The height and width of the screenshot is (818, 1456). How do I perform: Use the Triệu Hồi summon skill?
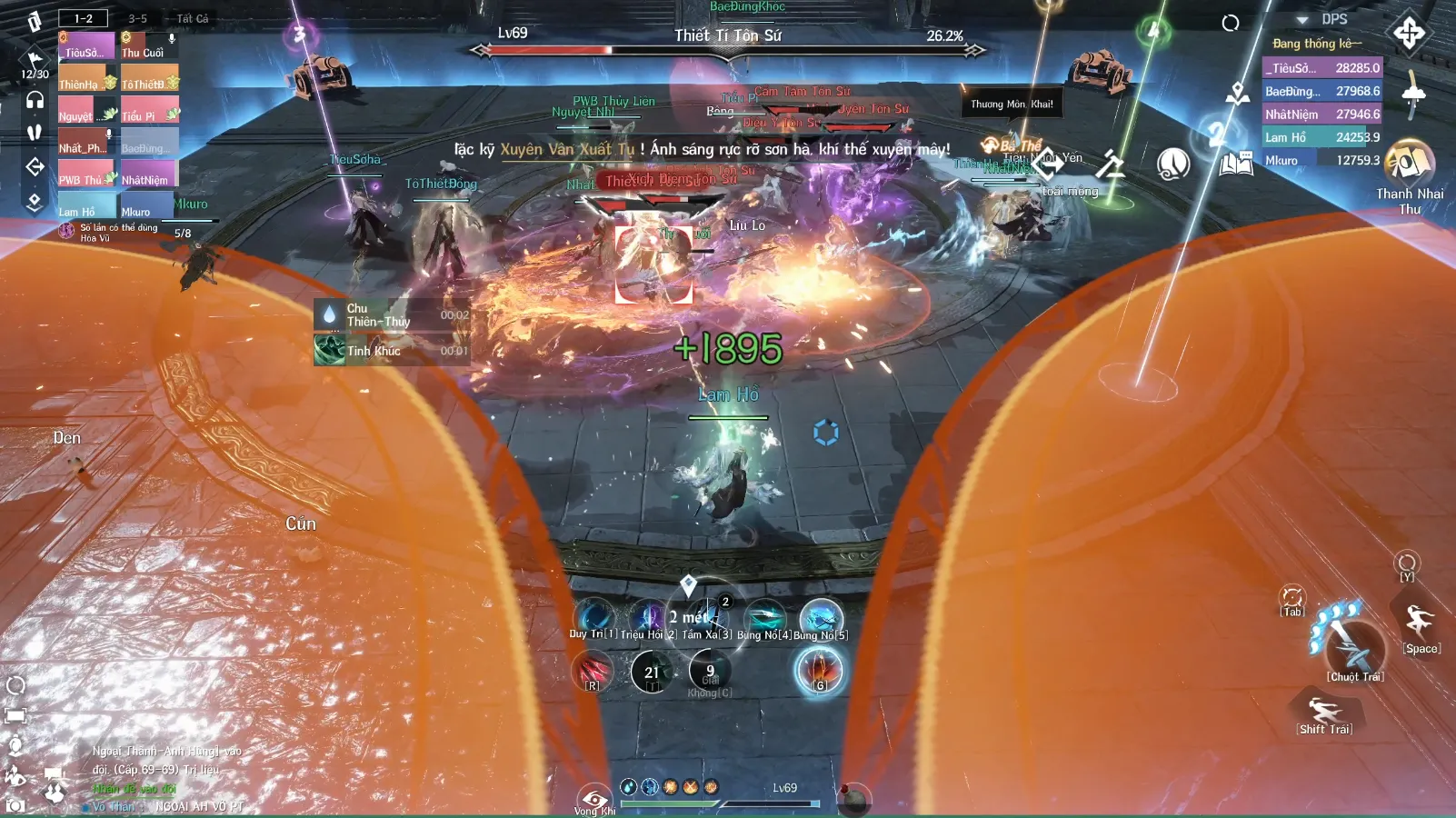point(648,617)
